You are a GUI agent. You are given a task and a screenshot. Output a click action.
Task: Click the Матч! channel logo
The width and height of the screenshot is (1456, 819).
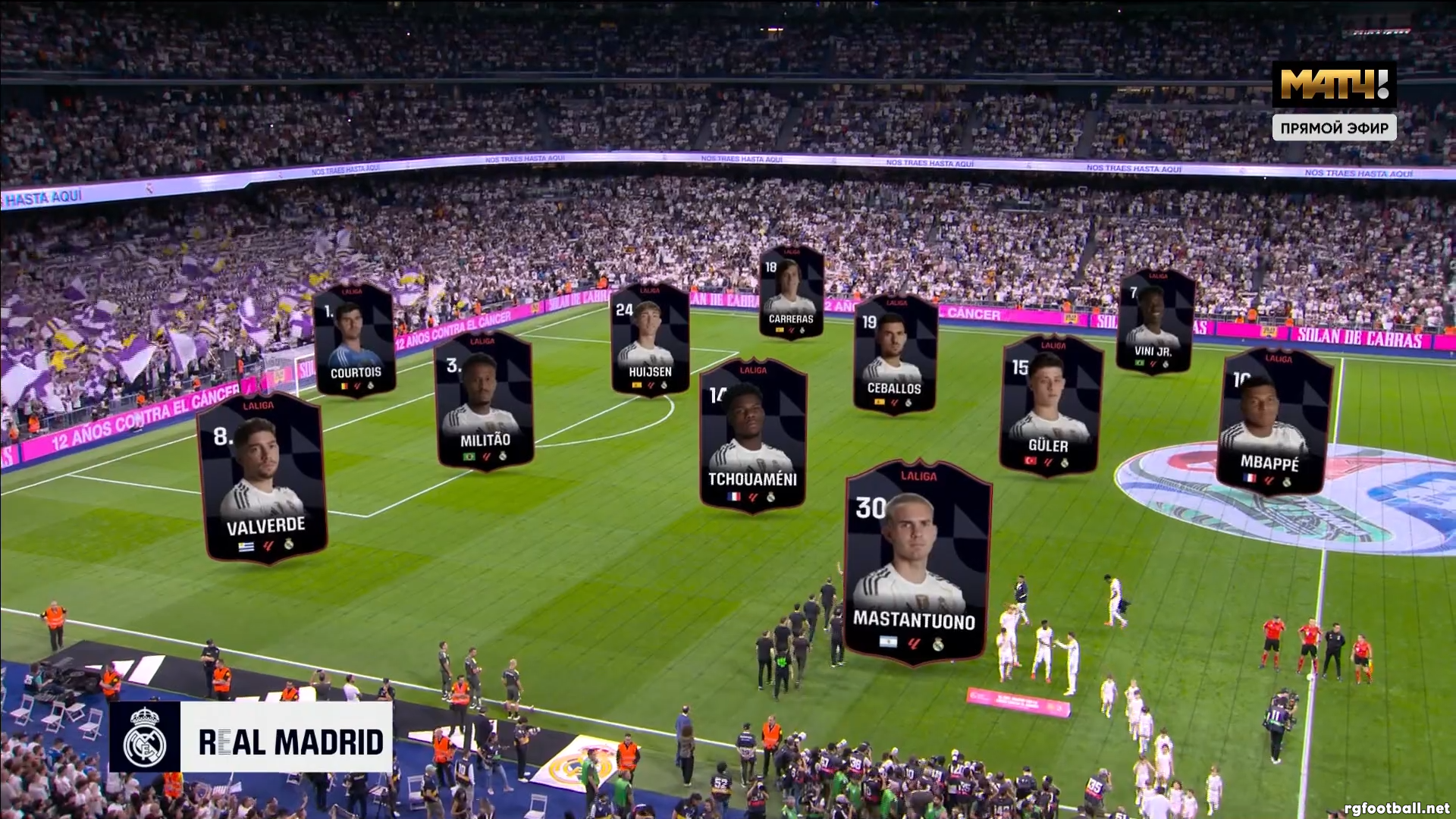[1334, 84]
